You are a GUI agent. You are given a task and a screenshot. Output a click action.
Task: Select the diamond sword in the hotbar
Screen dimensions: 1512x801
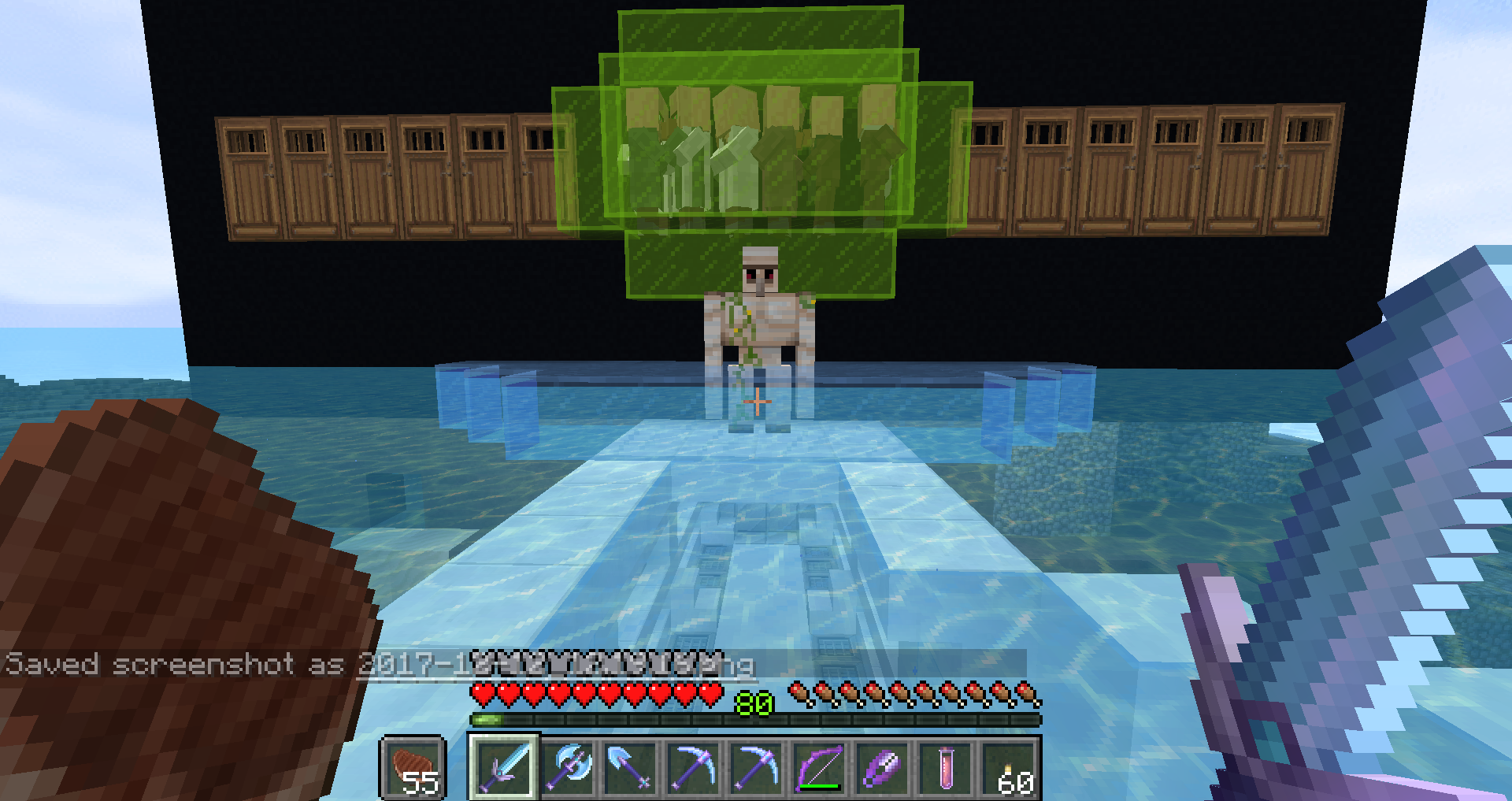point(504,768)
